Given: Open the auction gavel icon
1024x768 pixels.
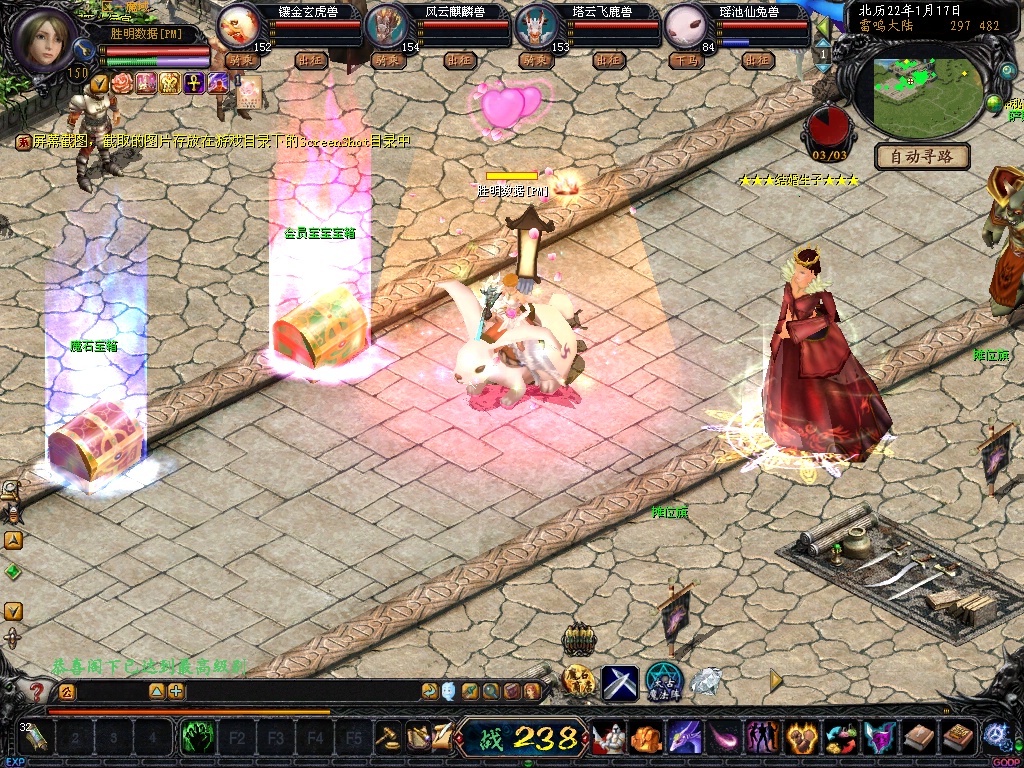Looking at the screenshot, I should tap(388, 738).
